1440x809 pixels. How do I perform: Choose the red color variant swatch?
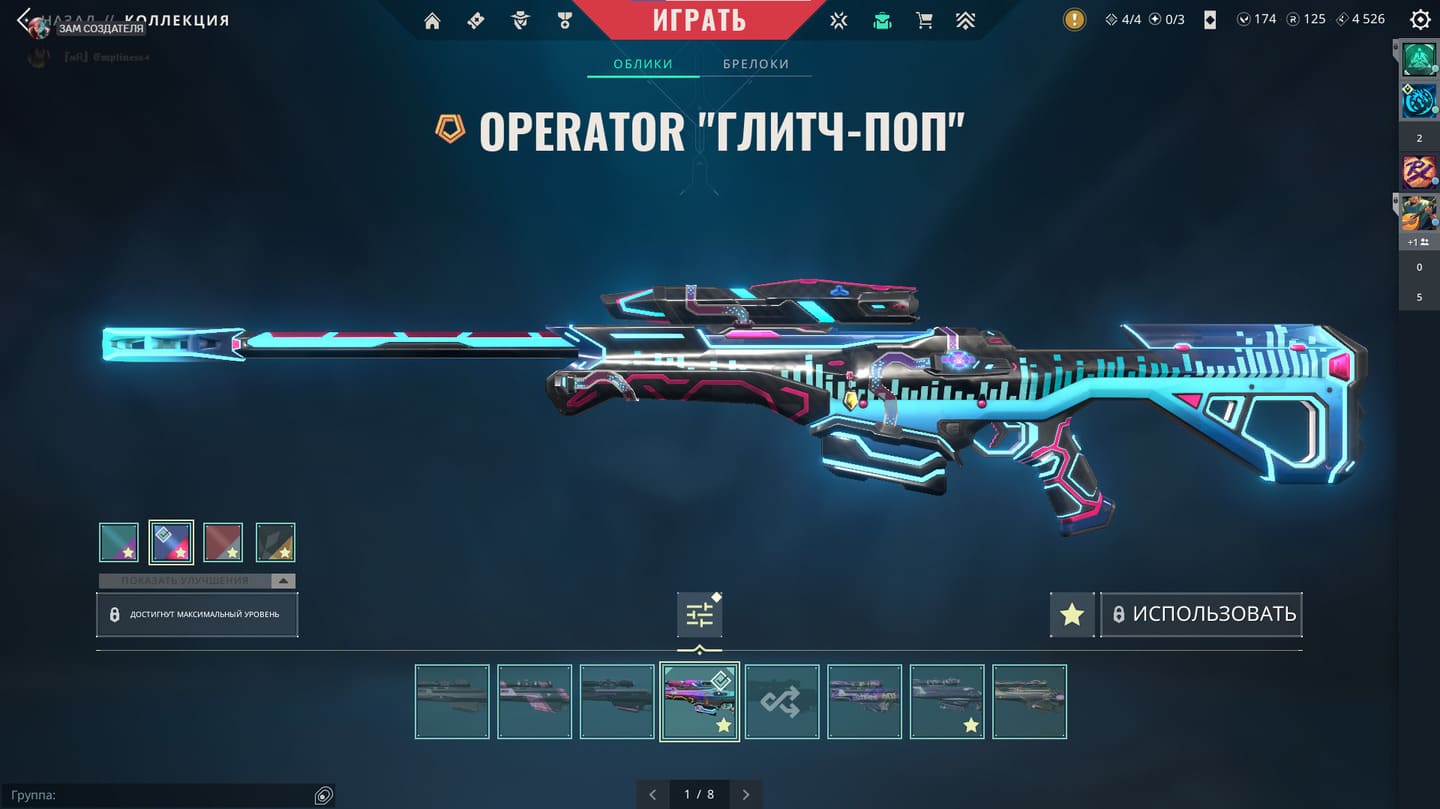(223, 542)
